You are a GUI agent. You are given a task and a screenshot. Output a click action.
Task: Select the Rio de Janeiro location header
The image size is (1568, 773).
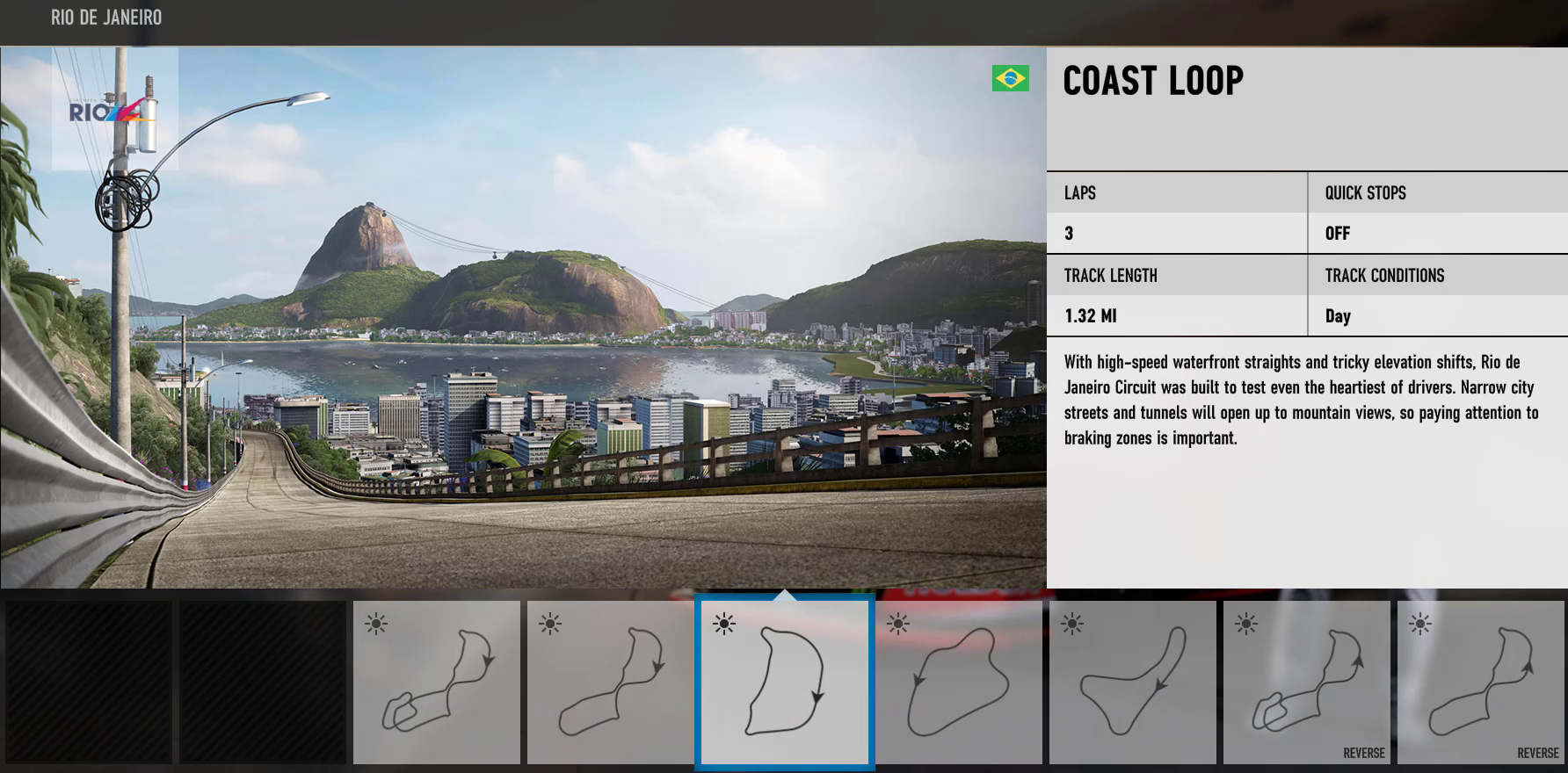point(105,17)
